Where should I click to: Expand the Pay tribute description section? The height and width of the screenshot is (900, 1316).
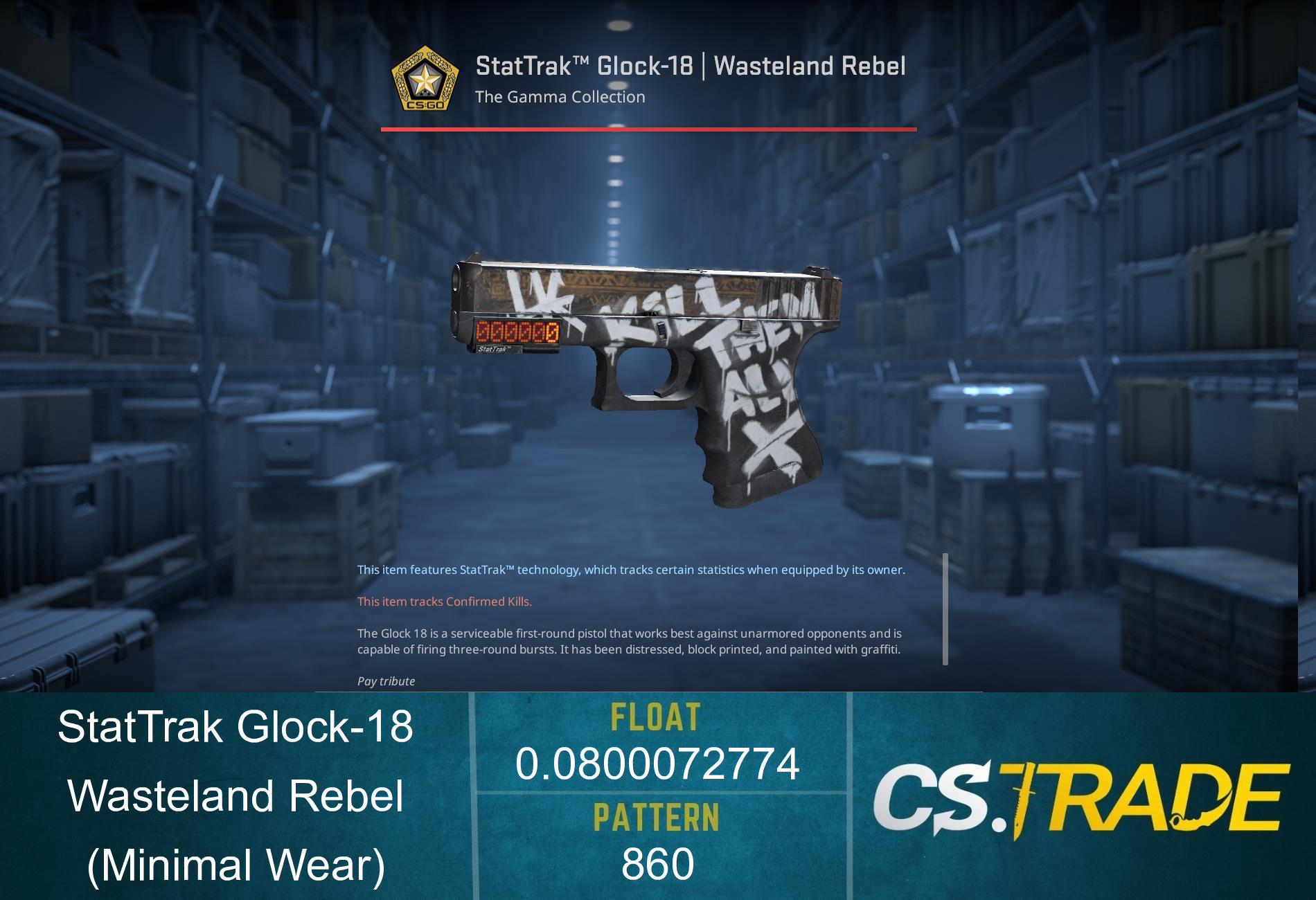[x=385, y=681]
